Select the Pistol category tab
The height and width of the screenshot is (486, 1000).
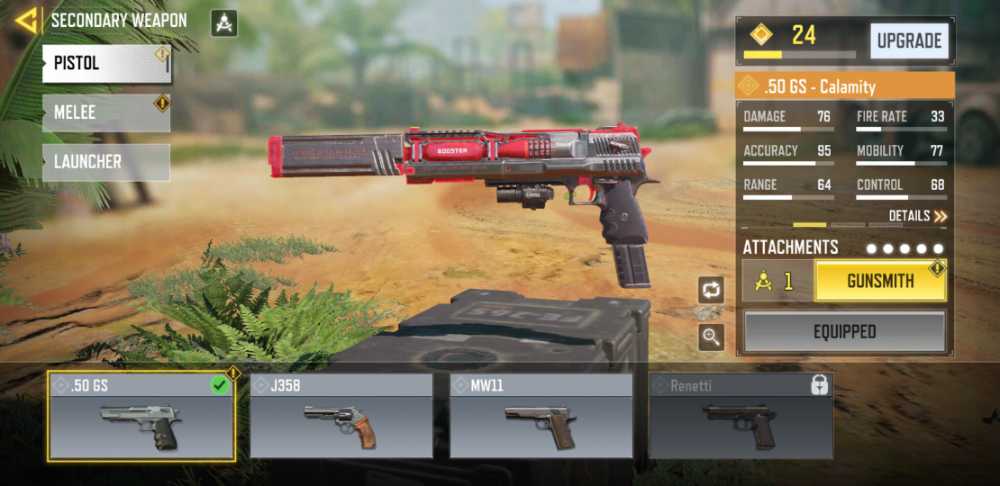(106, 64)
